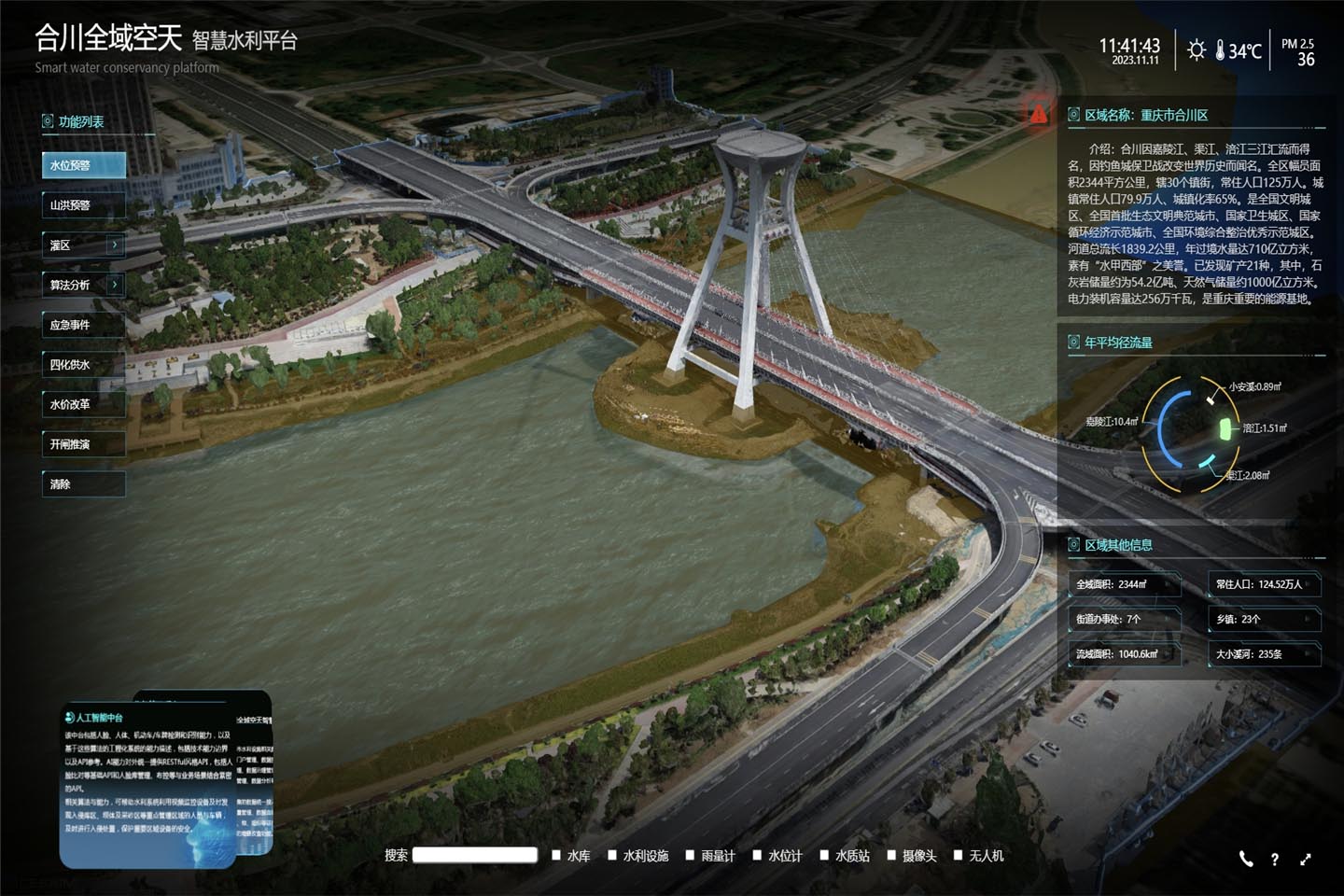The height and width of the screenshot is (896, 1344).
Task: Expand the 算法分析 menu entry
Action: [x=83, y=285]
